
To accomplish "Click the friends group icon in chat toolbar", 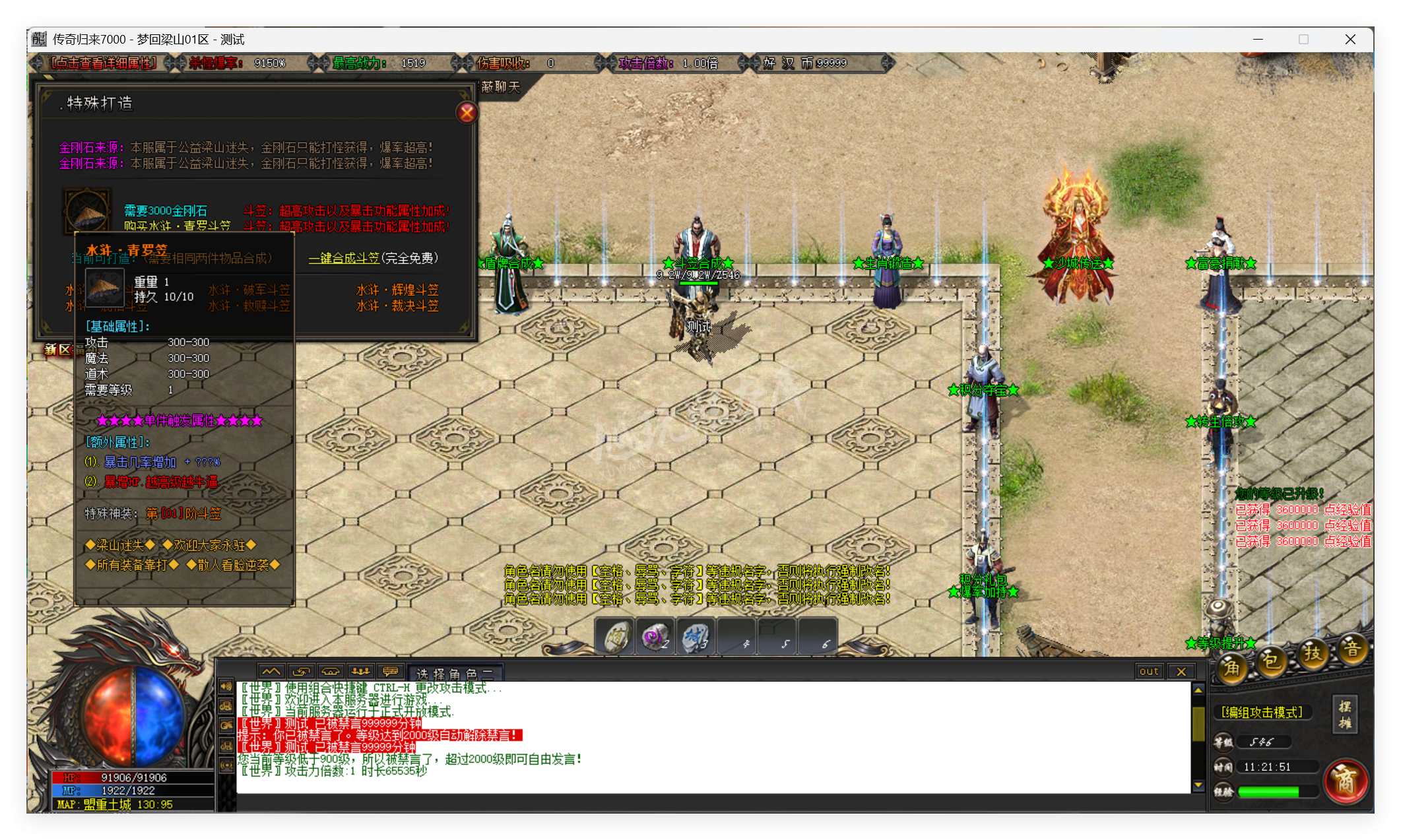I will coord(360,671).
